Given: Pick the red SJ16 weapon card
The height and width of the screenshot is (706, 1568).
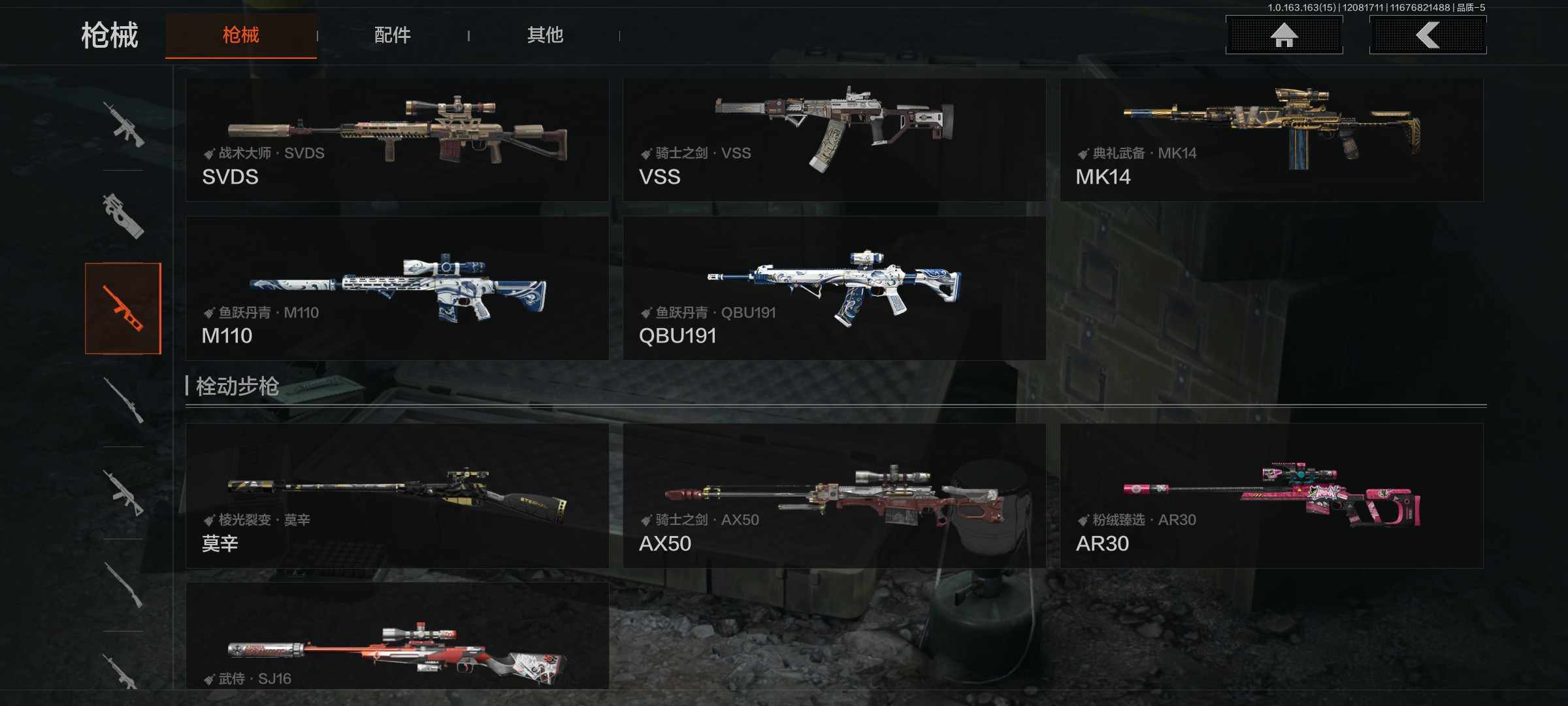Looking at the screenshot, I should pyautogui.click(x=397, y=636).
